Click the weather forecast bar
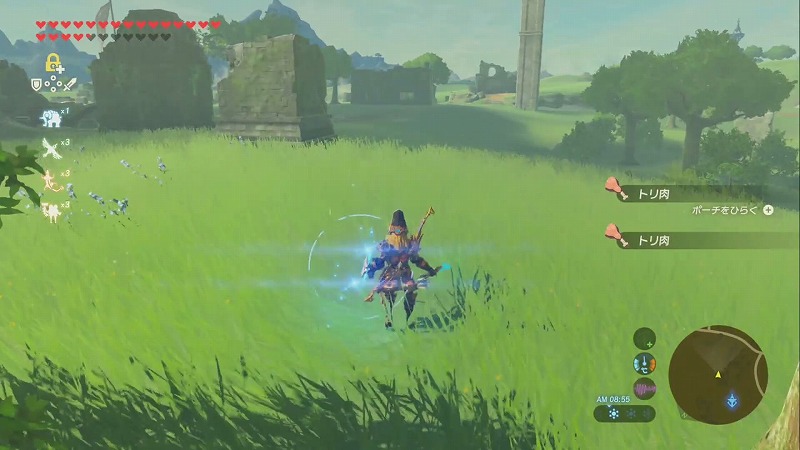 point(625,413)
